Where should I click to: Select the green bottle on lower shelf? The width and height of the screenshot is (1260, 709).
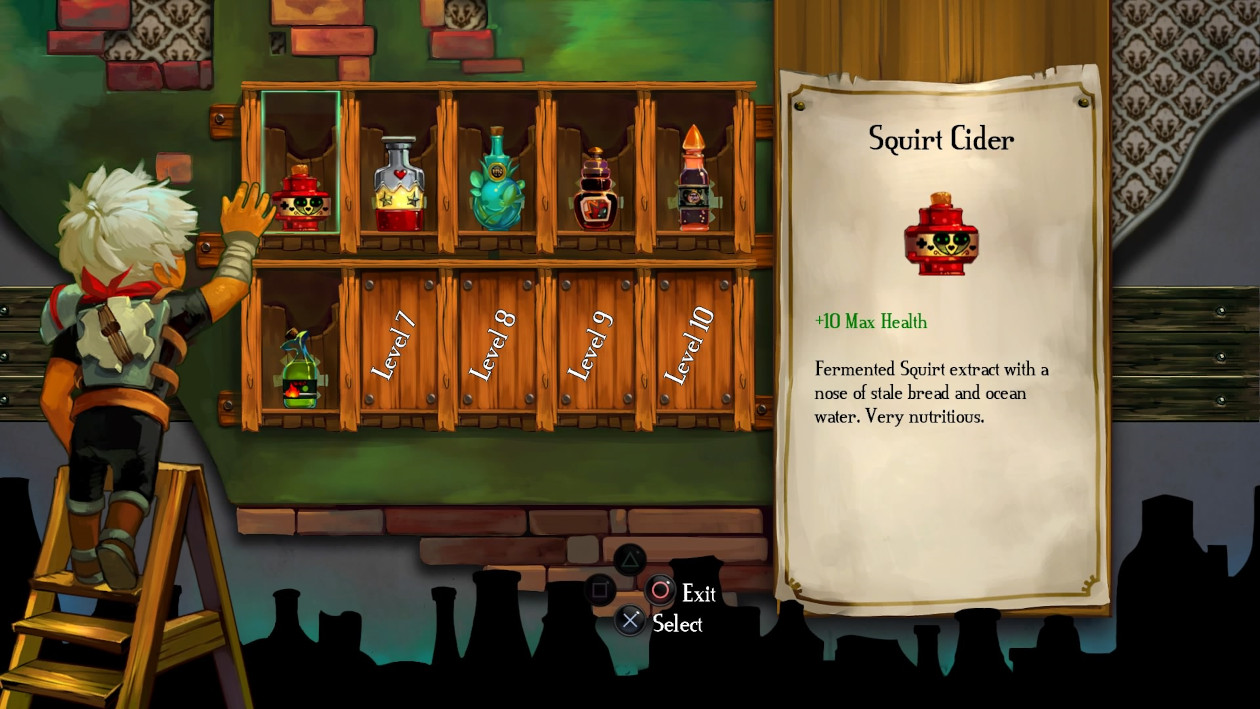[x=299, y=370]
